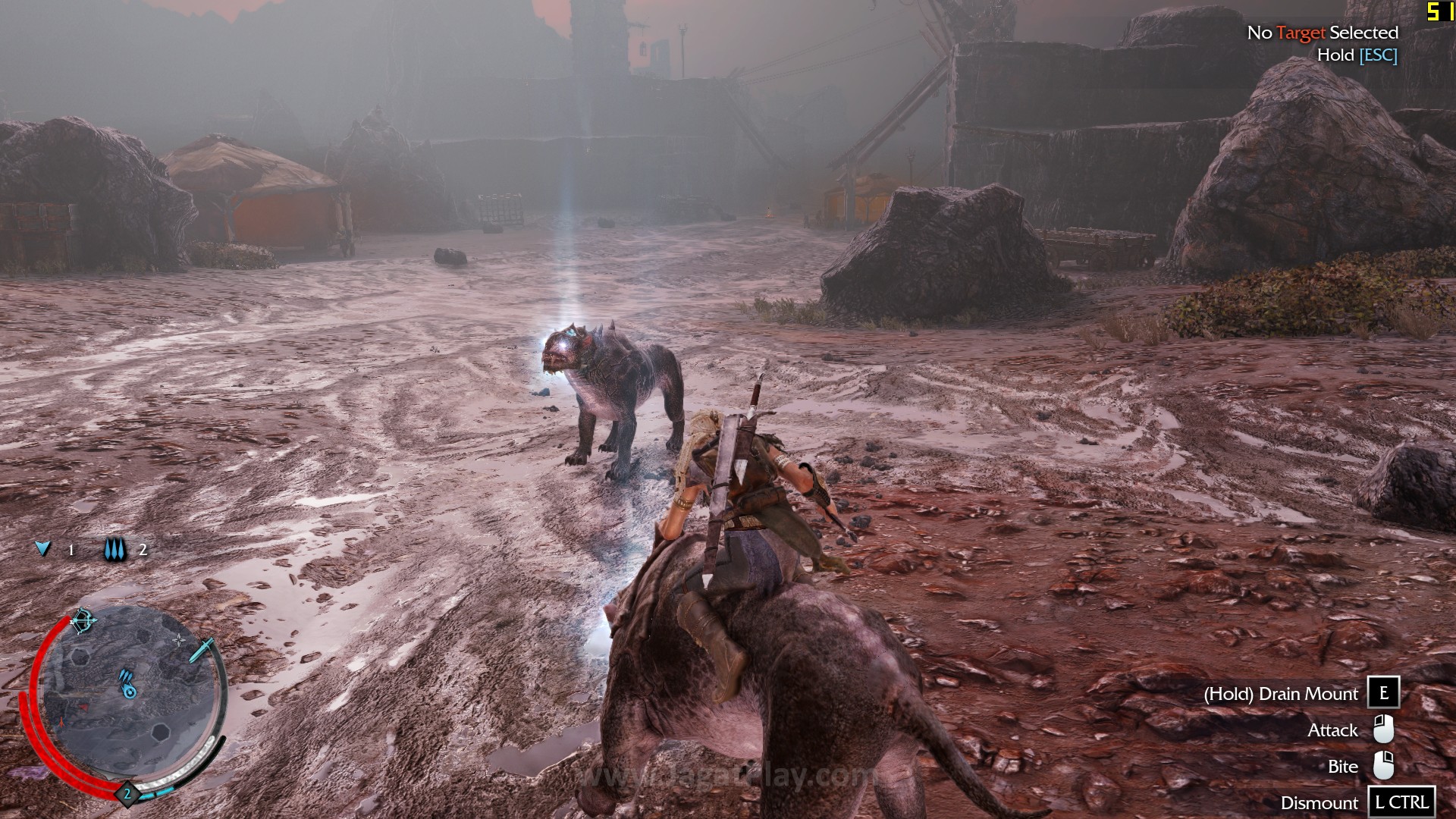This screenshot has height=819, width=1456.
Task: Click the white compass star on the minimap
Action: 179,641
